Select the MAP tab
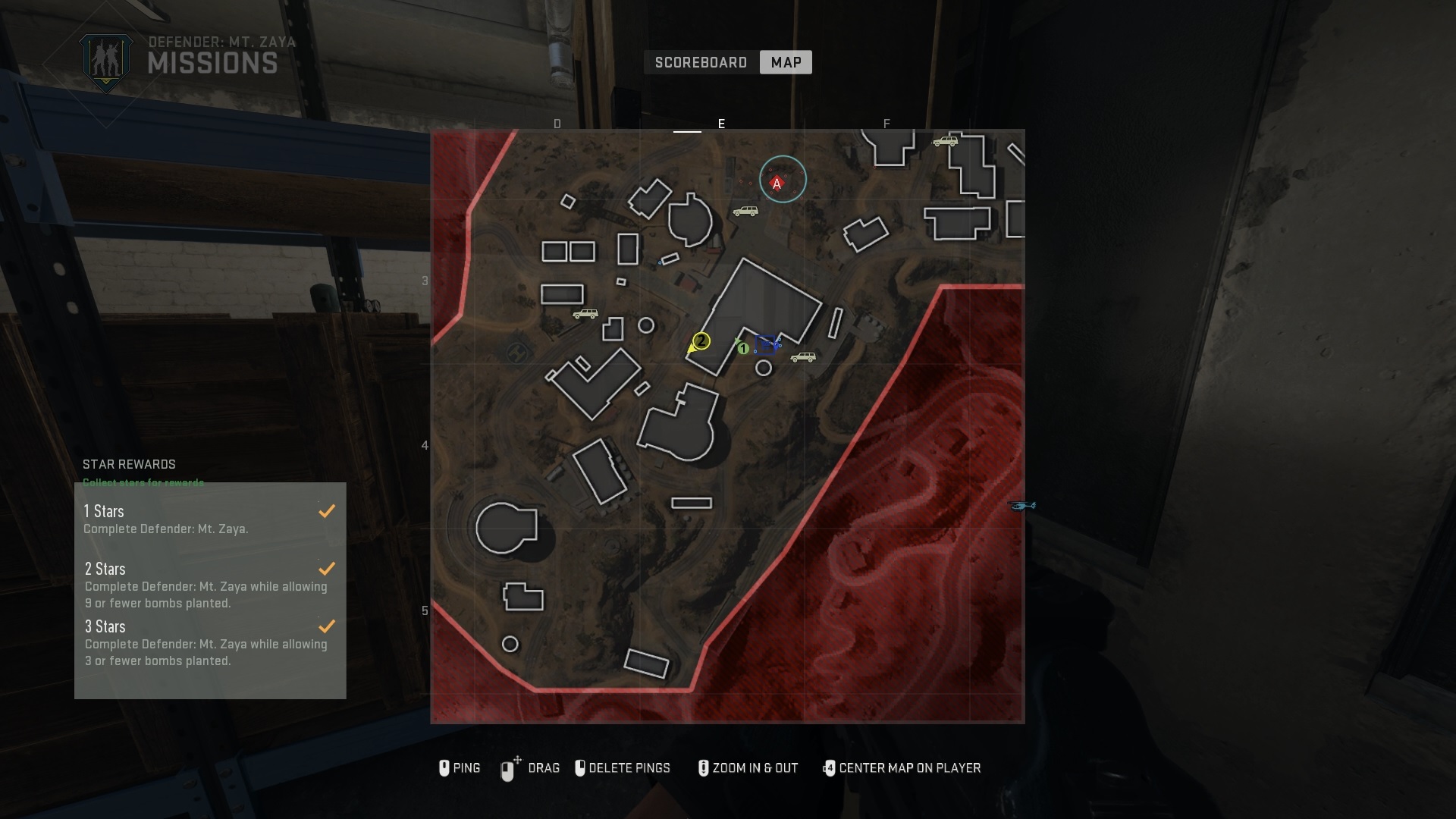 [786, 62]
